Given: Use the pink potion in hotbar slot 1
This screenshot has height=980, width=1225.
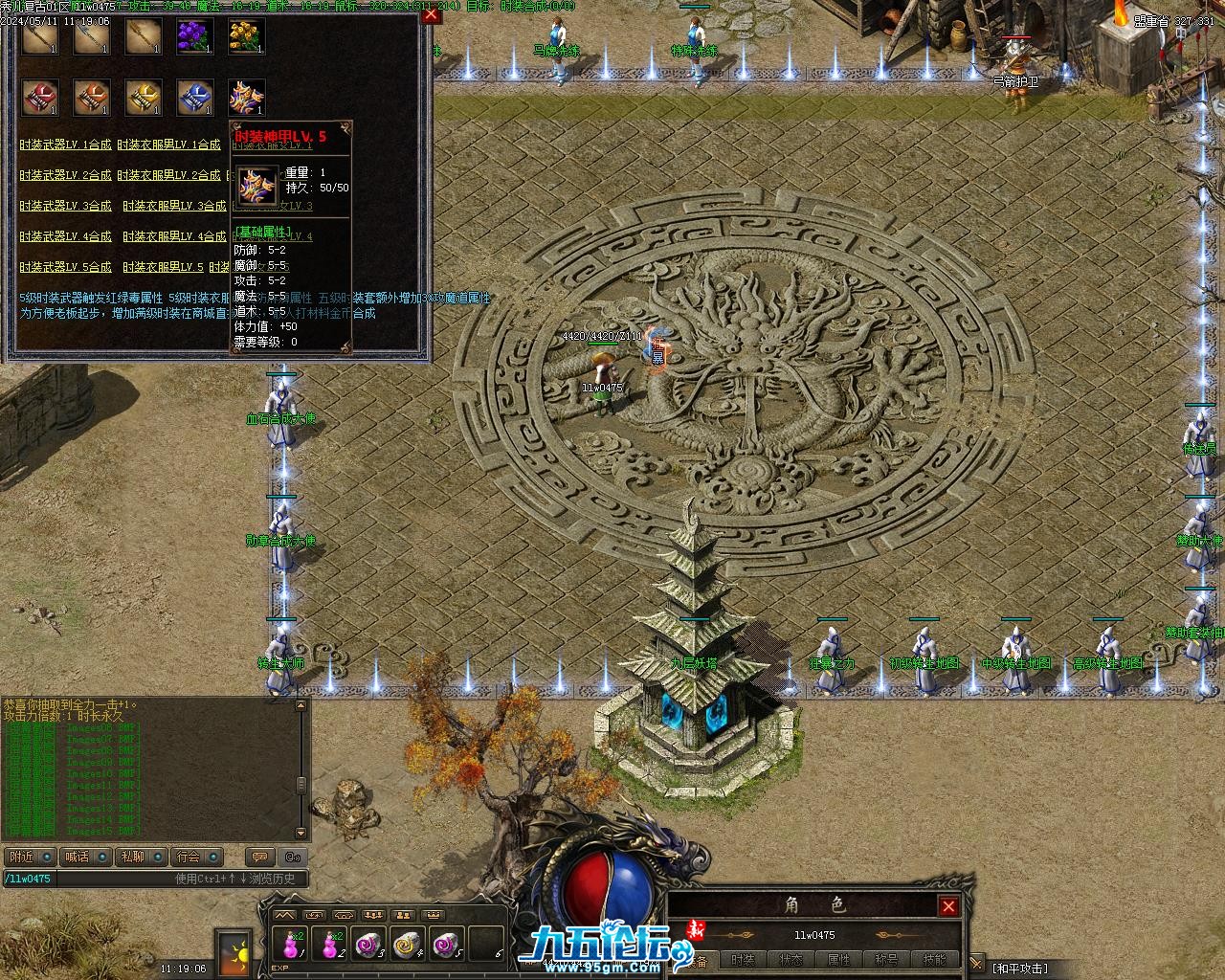Looking at the screenshot, I should point(289,945).
